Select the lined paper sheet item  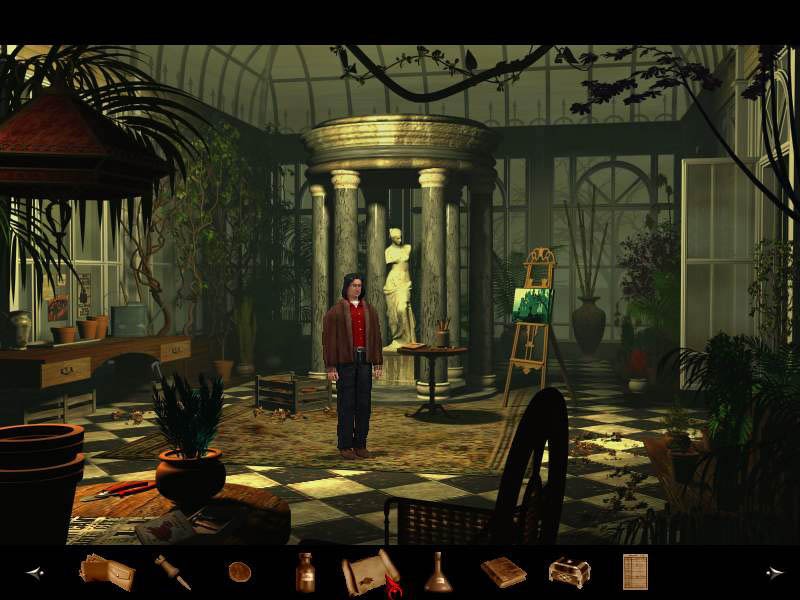coord(635,572)
